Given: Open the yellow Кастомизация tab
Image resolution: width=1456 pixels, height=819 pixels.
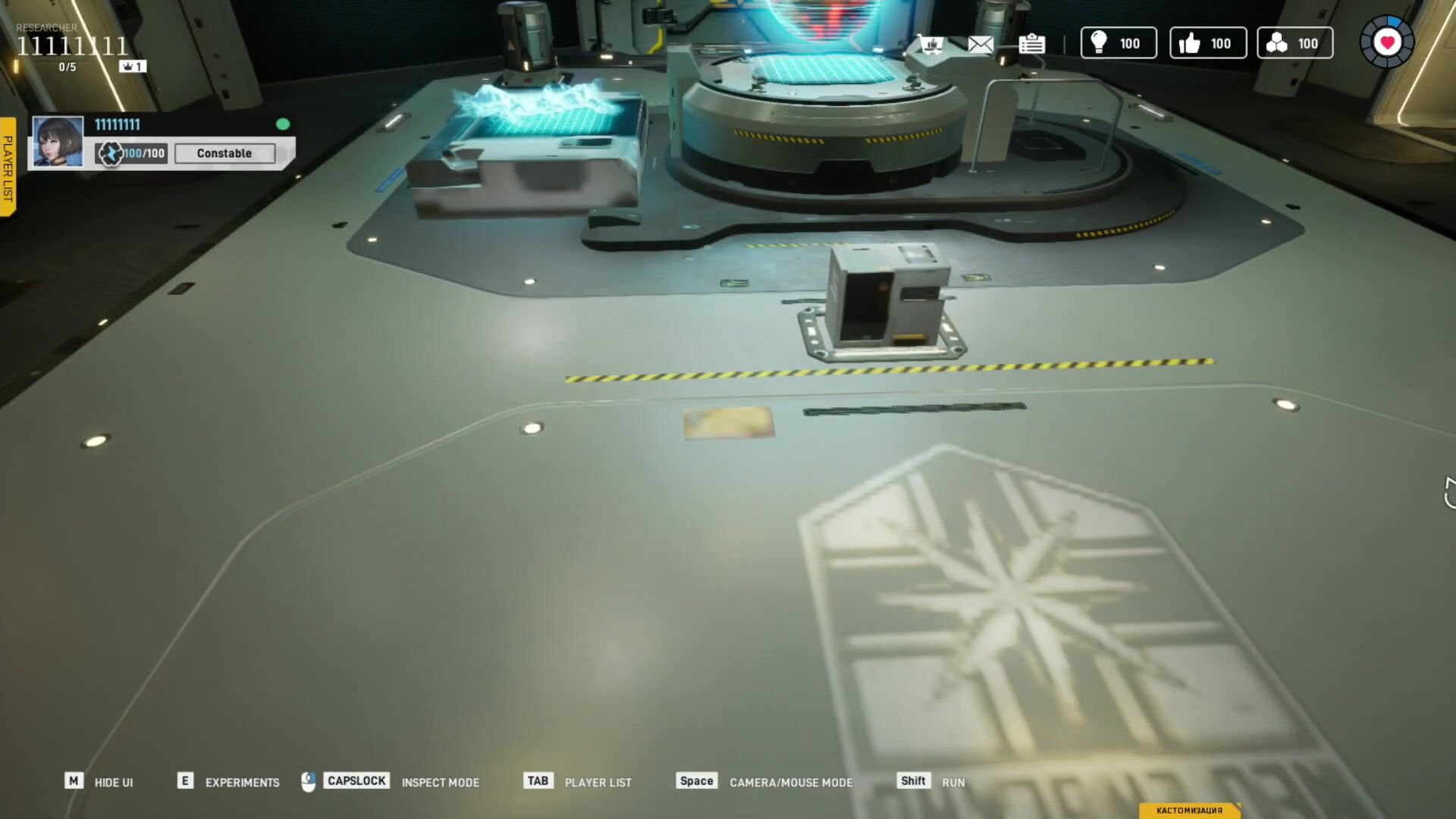Looking at the screenshot, I should (1189, 810).
